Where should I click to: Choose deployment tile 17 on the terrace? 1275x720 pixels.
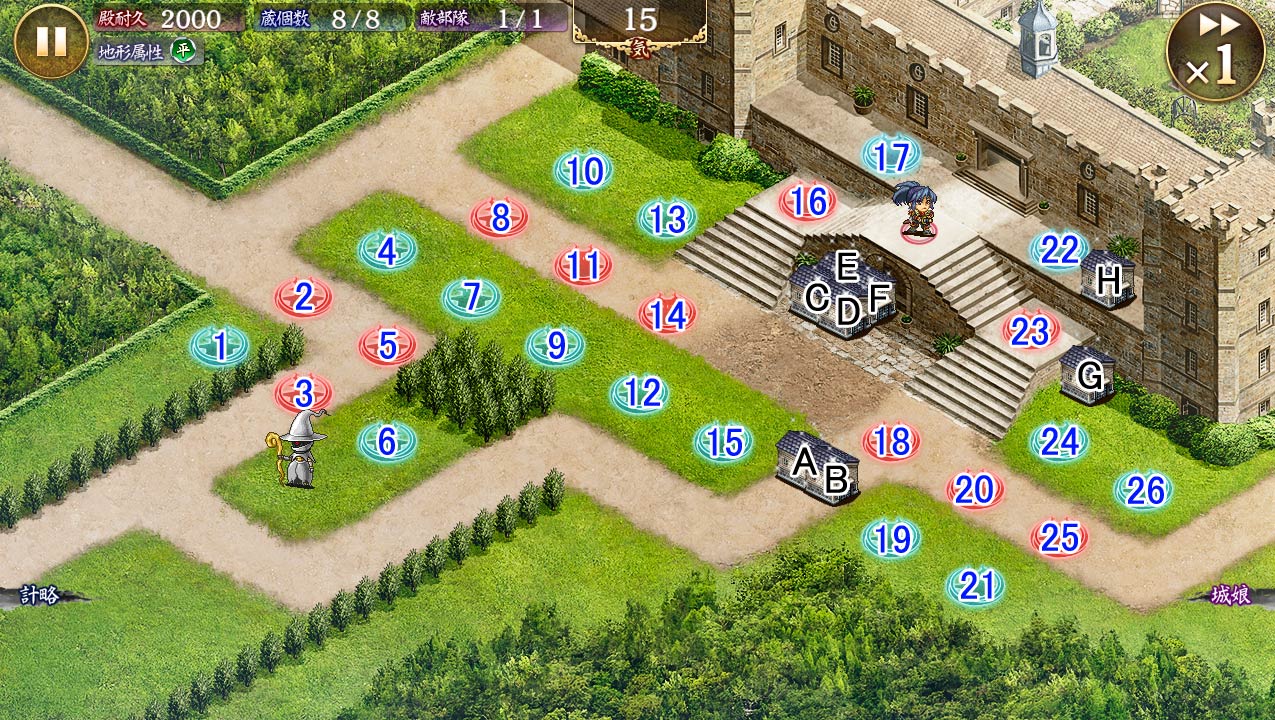coord(891,156)
